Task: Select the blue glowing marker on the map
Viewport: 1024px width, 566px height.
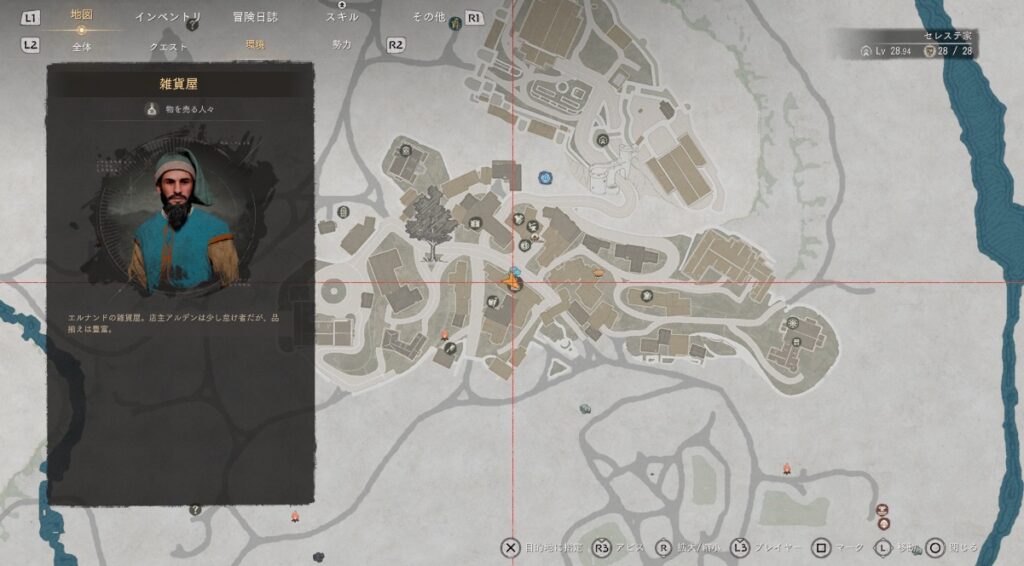Action: pos(546,178)
